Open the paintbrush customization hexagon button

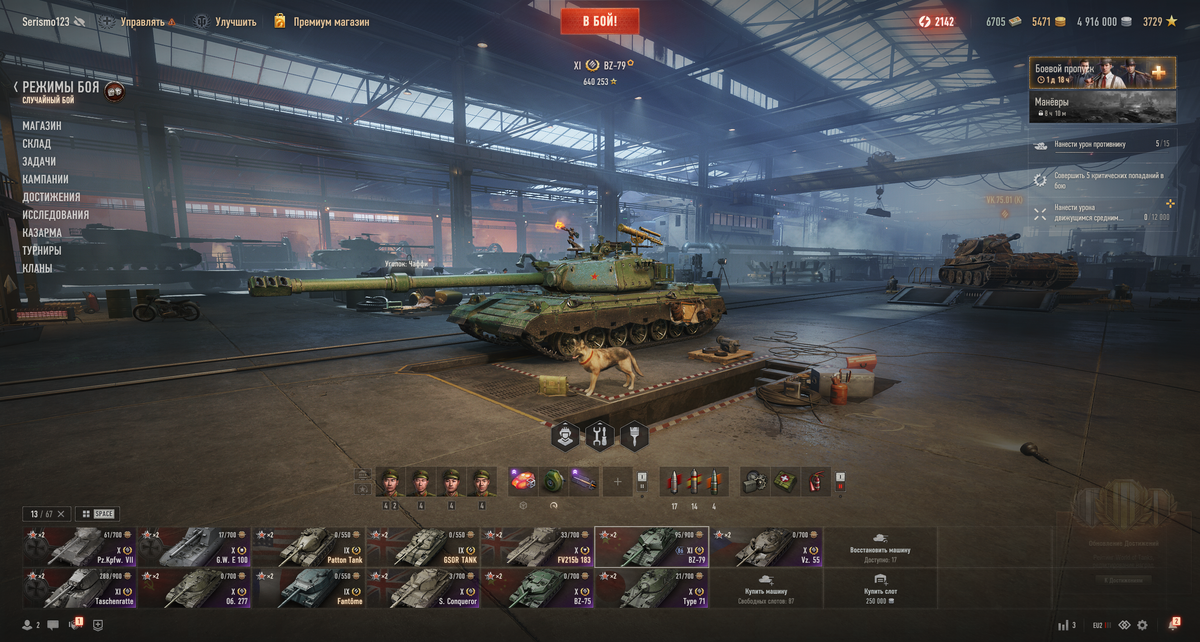[634, 435]
